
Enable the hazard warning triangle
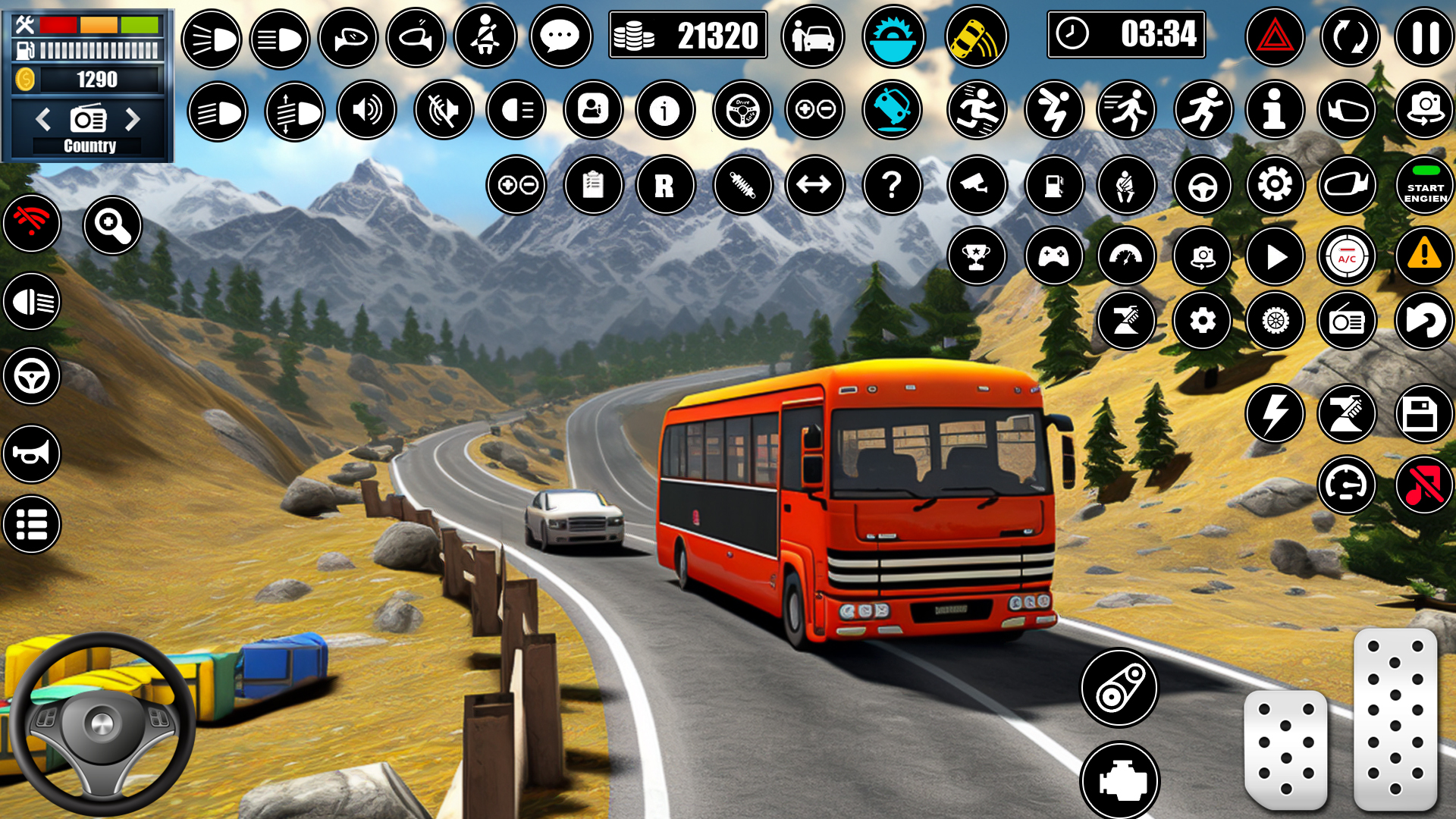pyautogui.click(x=1273, y=36)
